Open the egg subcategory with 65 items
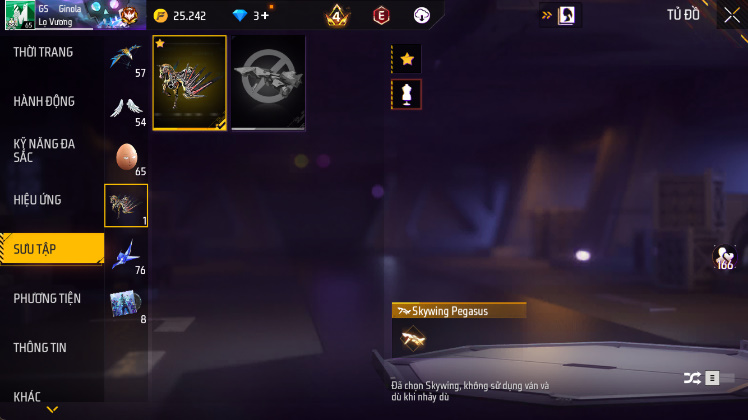Viewport: 748px width, 420px height. click(126, 157)
